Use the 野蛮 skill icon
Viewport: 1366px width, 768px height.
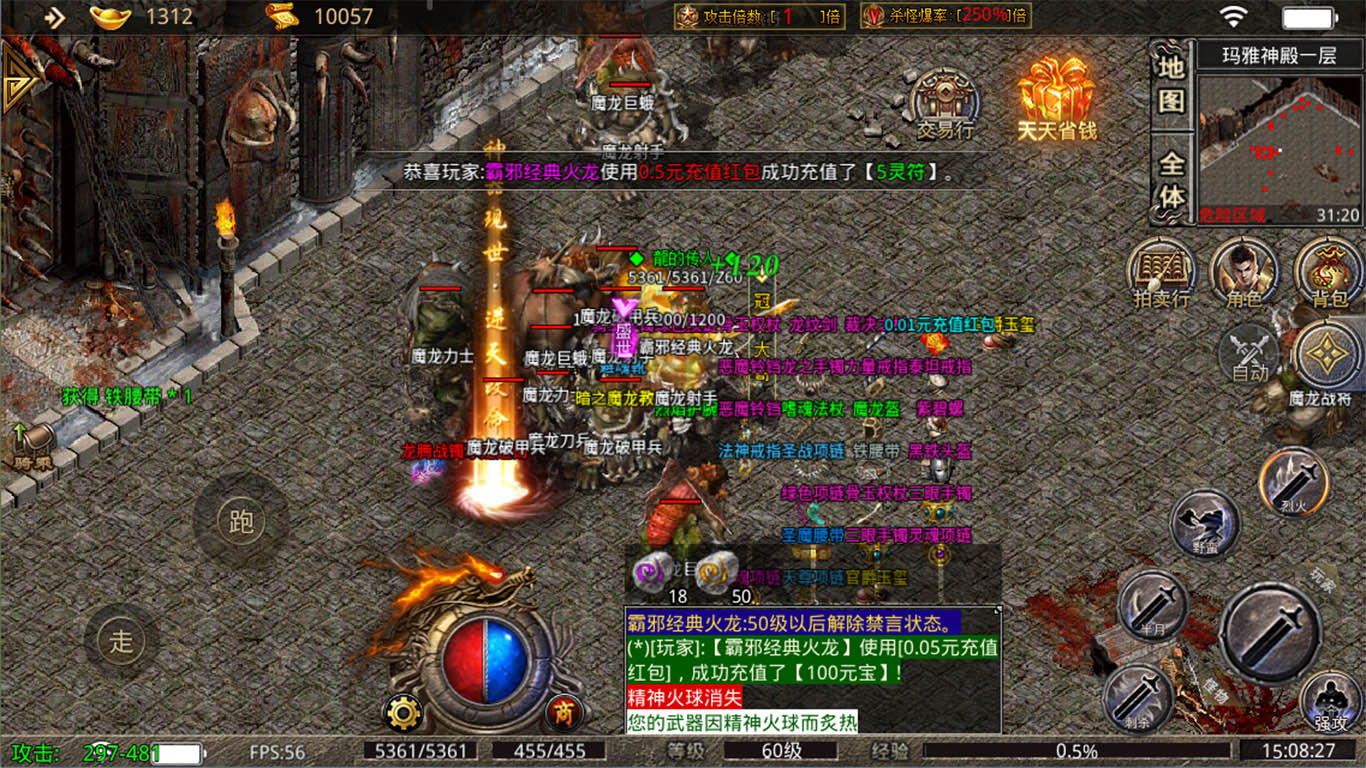point(1202,527)
